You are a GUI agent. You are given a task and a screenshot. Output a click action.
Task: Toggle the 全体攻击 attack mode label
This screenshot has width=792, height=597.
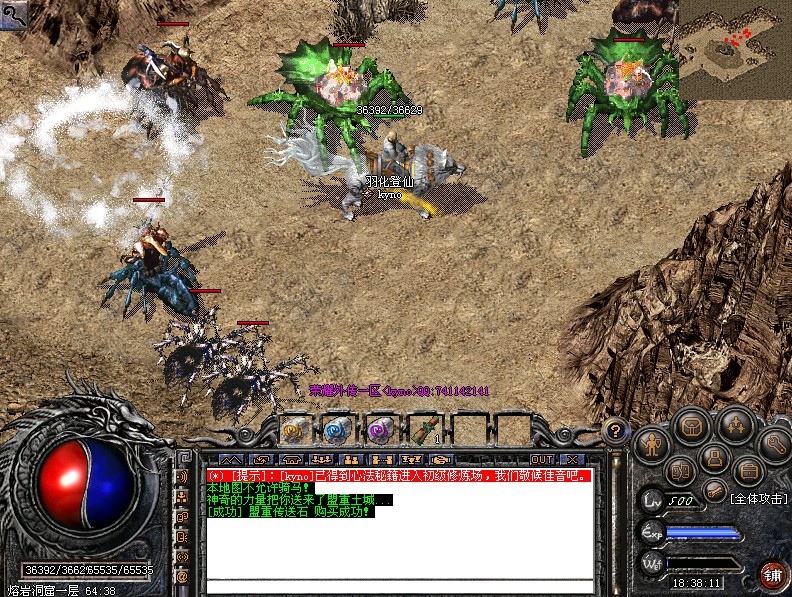point(758,497)
